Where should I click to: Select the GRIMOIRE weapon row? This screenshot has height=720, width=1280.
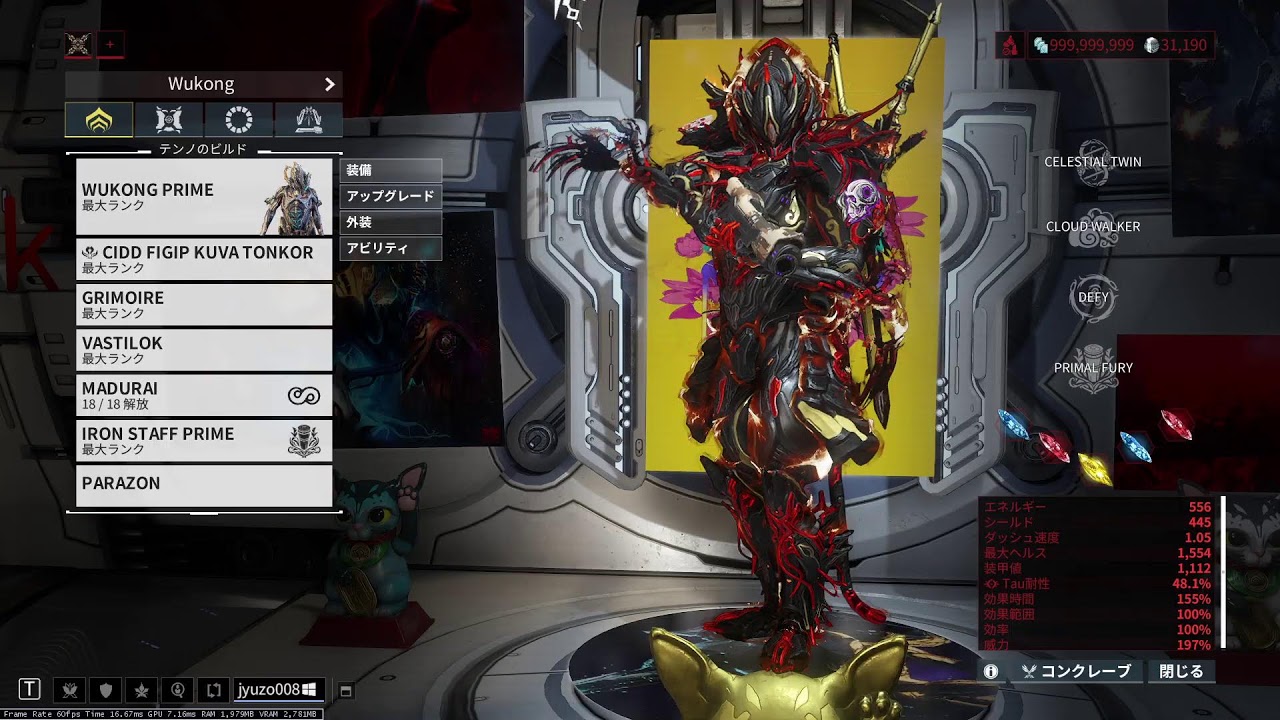pyautogui.click(x=204, y=304)
